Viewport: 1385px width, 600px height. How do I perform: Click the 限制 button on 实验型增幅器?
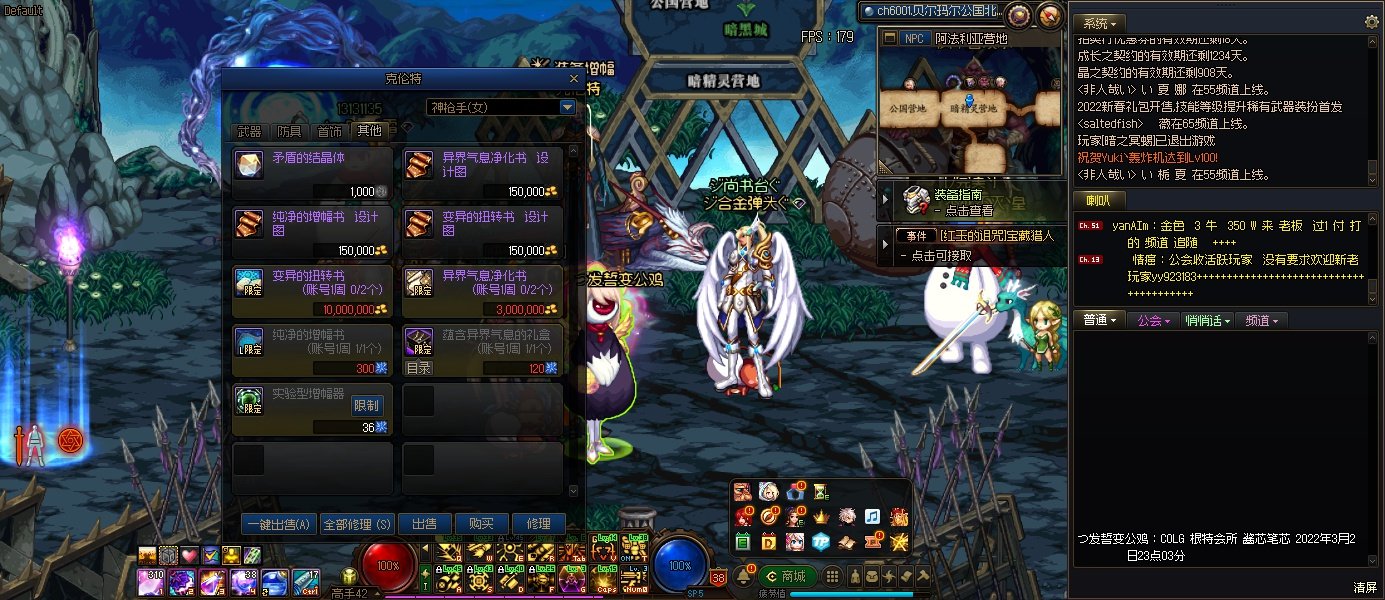(x=367, y=405)
